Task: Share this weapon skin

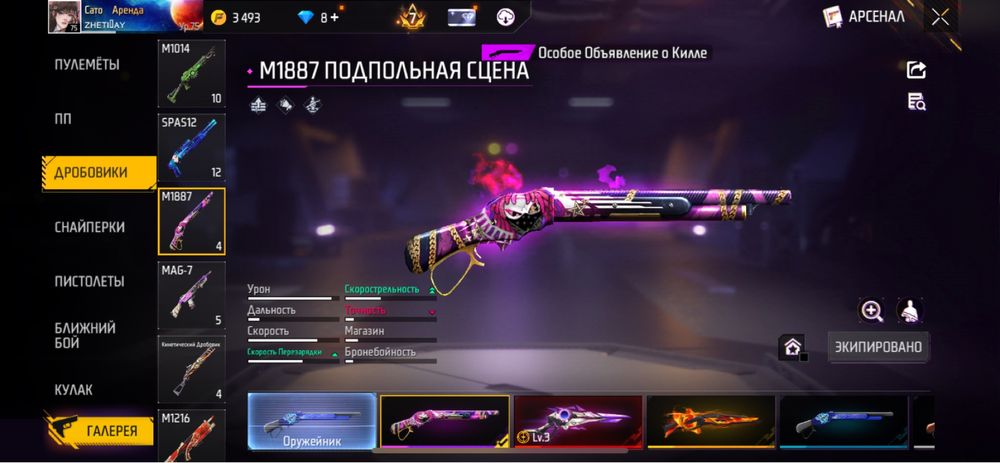Action: pos(916,69)
